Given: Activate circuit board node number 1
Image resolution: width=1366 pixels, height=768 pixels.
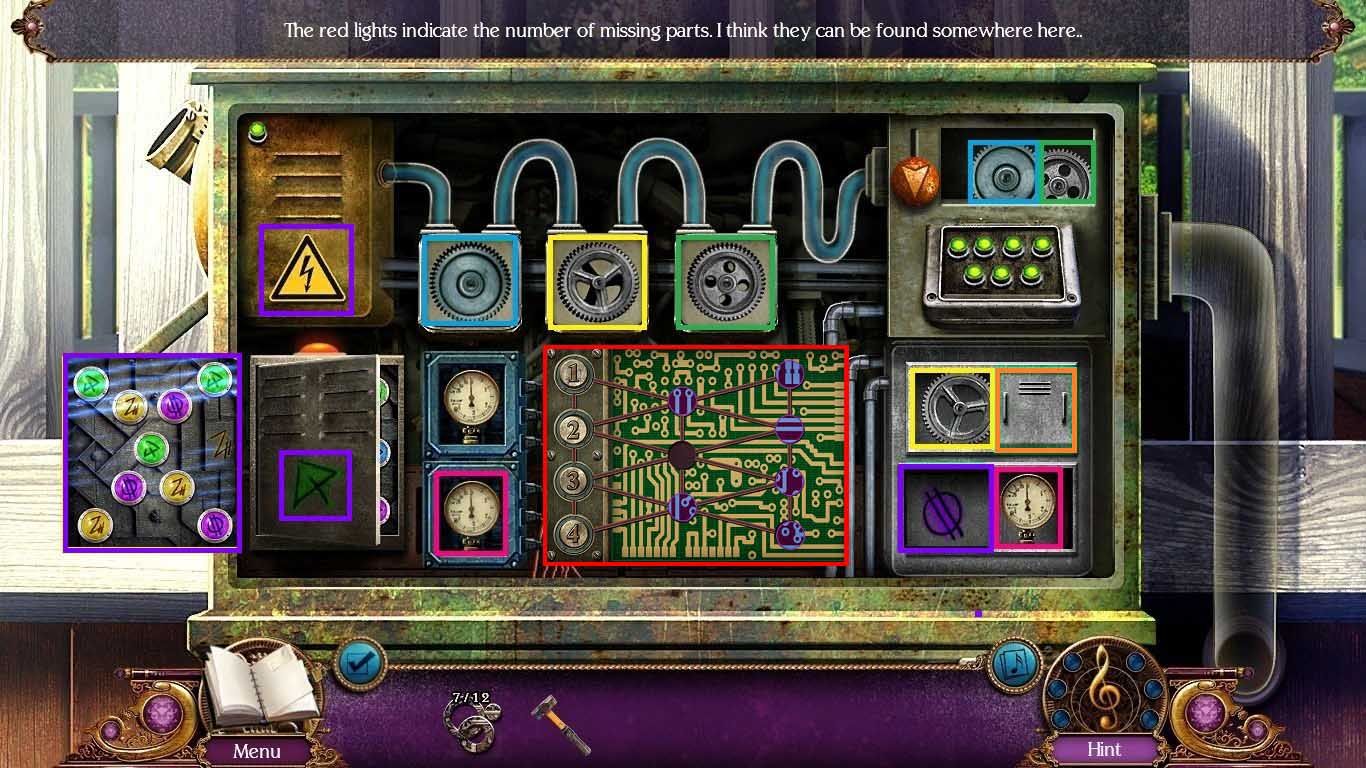Looking at the screenshot, I should [x=573, y=375].
